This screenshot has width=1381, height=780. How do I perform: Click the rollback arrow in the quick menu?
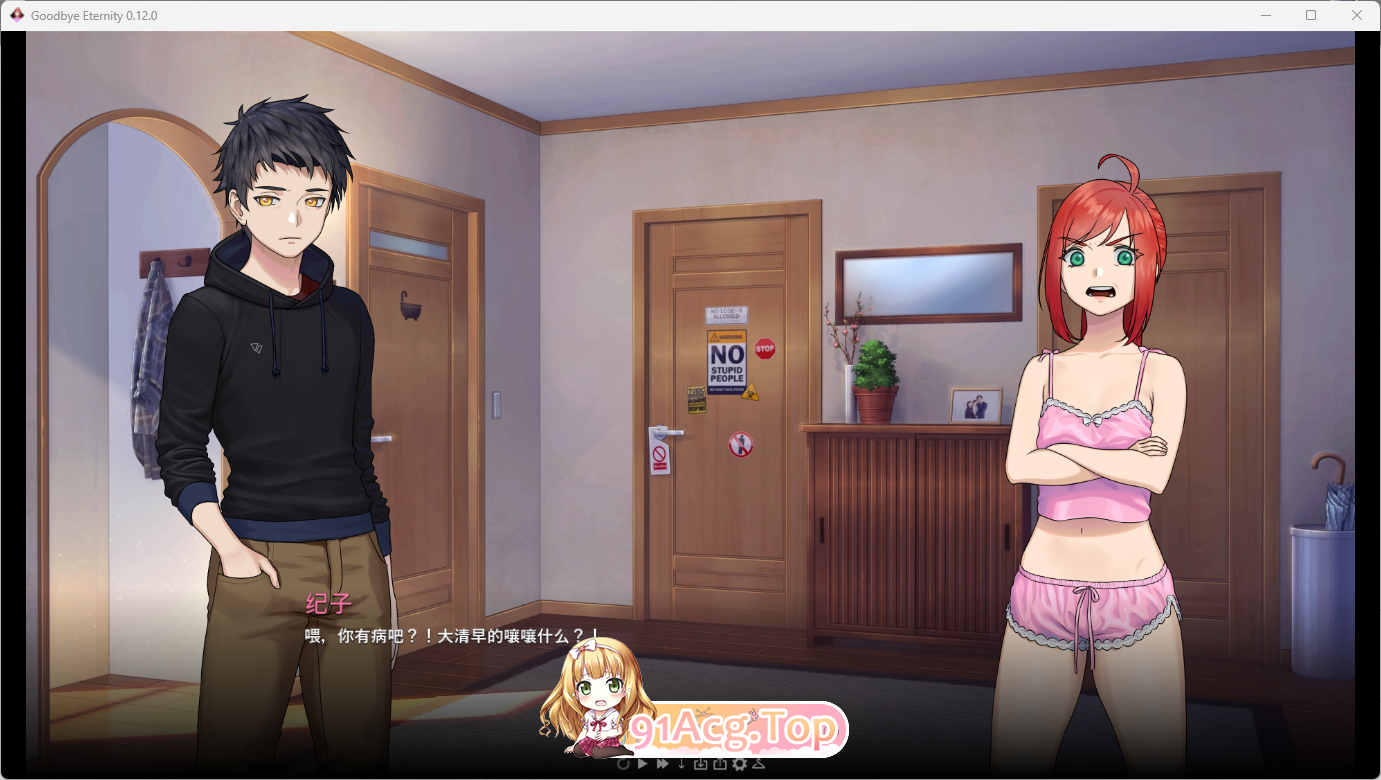[623, 763]
